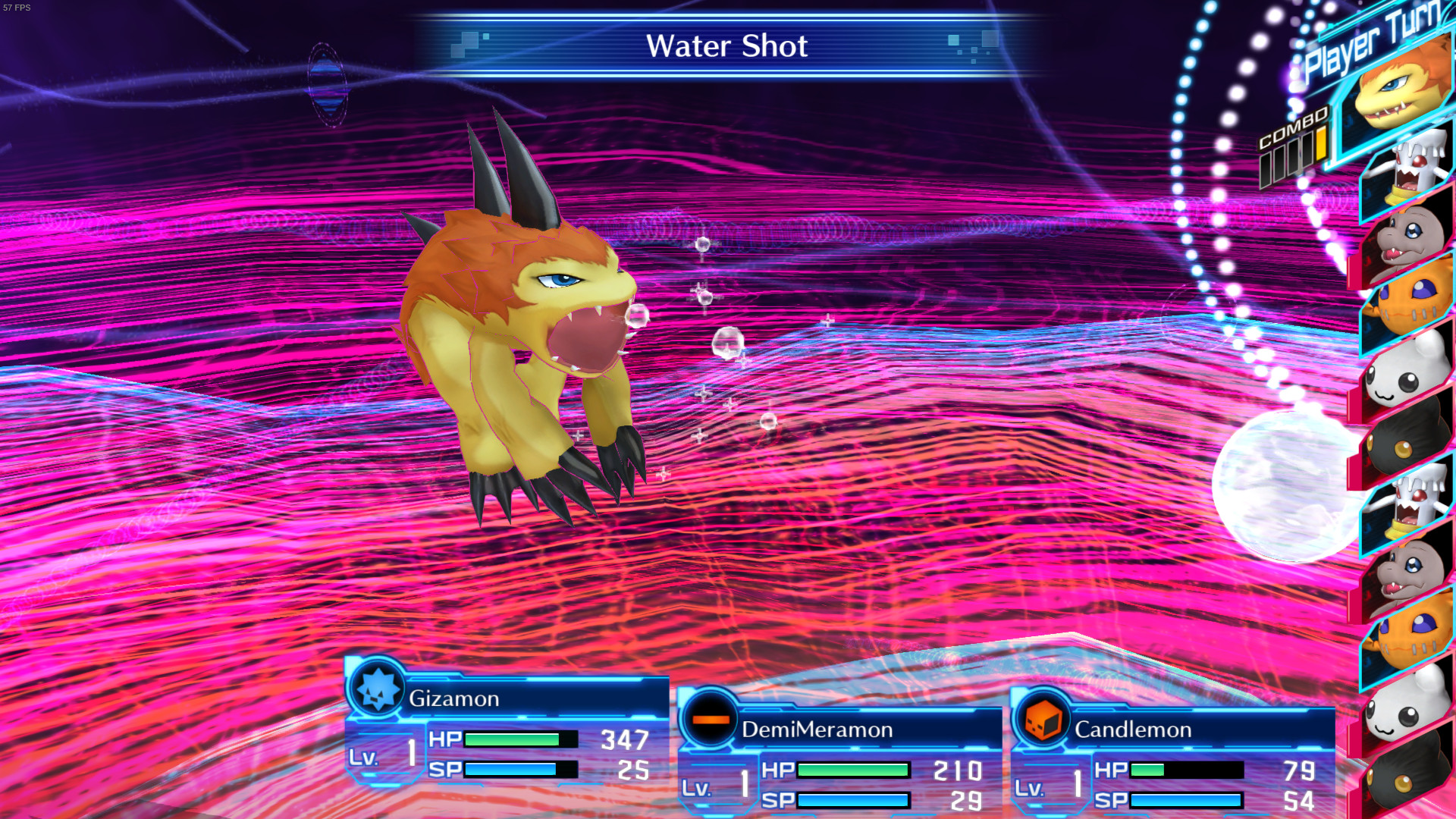
Task: Click DemiMeramon's dark attribute icon
Action: pos(710,719)
